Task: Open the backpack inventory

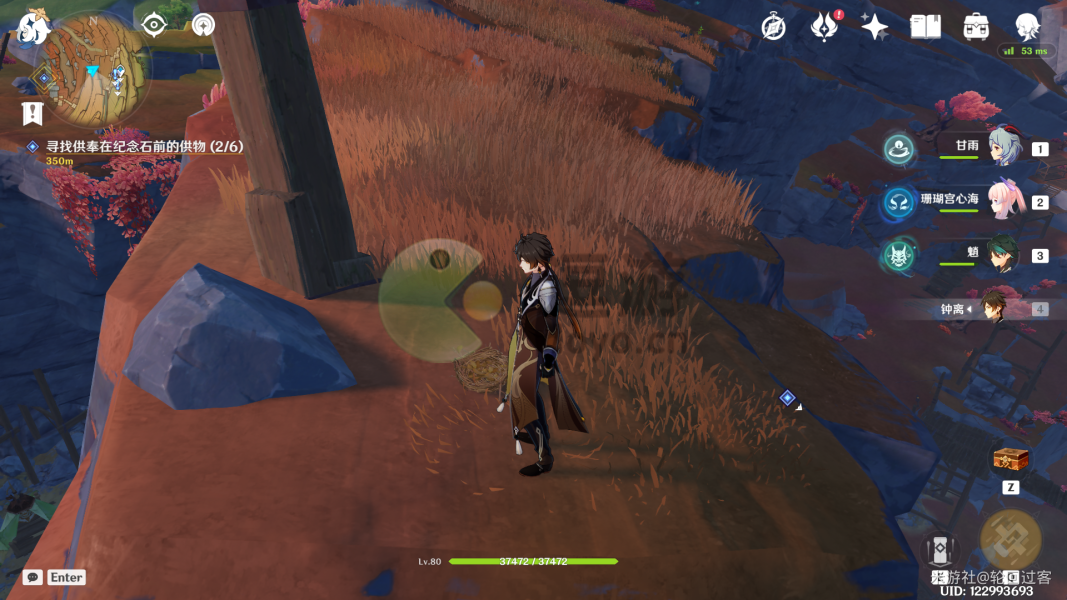Action: click(x=976, y=27)
